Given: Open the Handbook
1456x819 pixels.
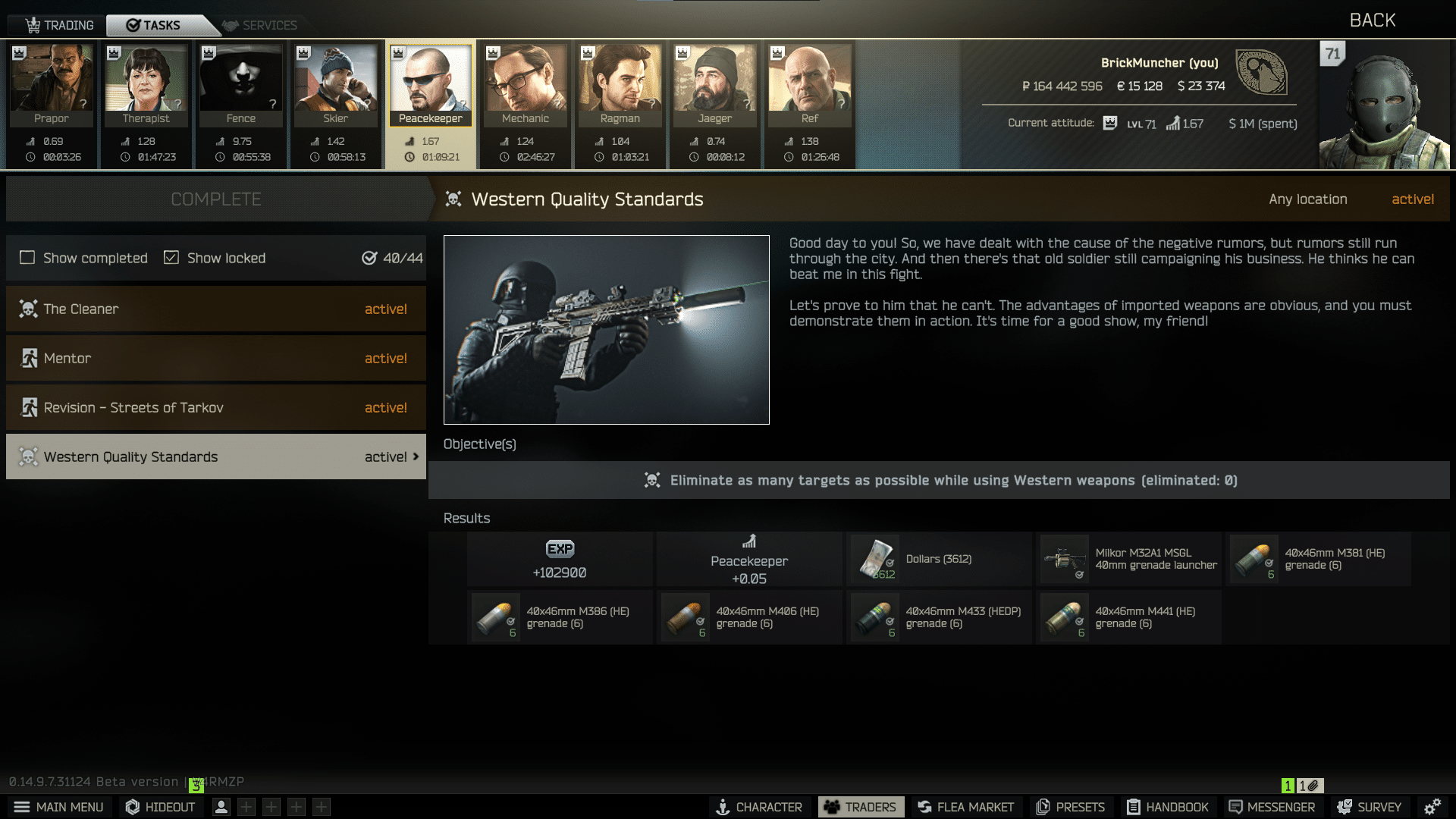Looking at the screenshot, I should click(1168, 807).
